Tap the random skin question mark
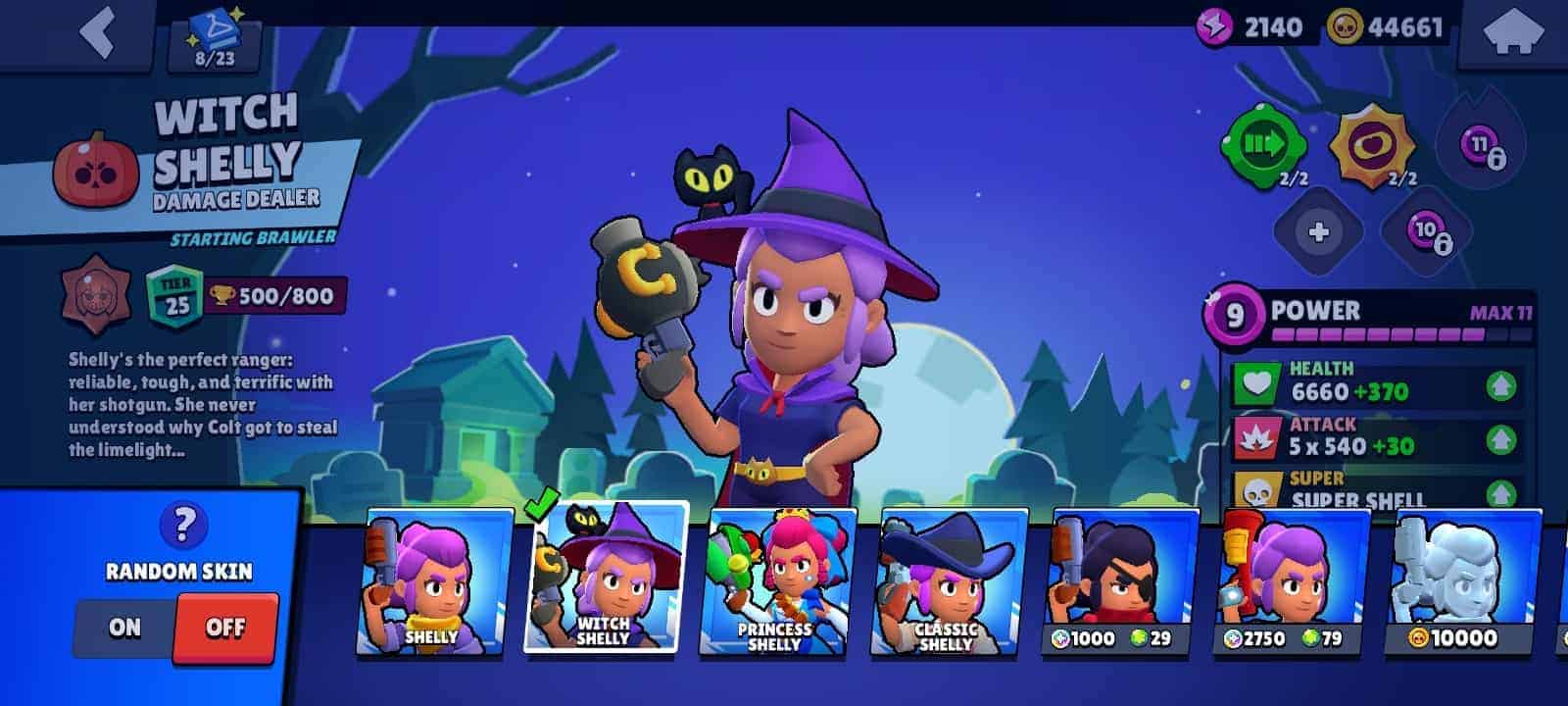This screenshot has height=706, width=1568. 181,526
